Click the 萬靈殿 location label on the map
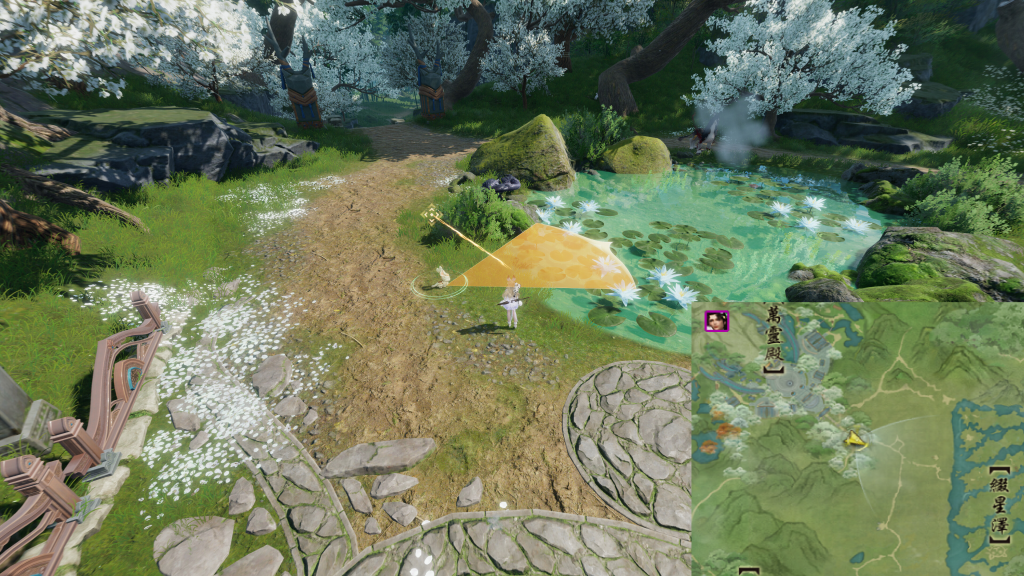1024x576 pixels. tap(773, 340)
